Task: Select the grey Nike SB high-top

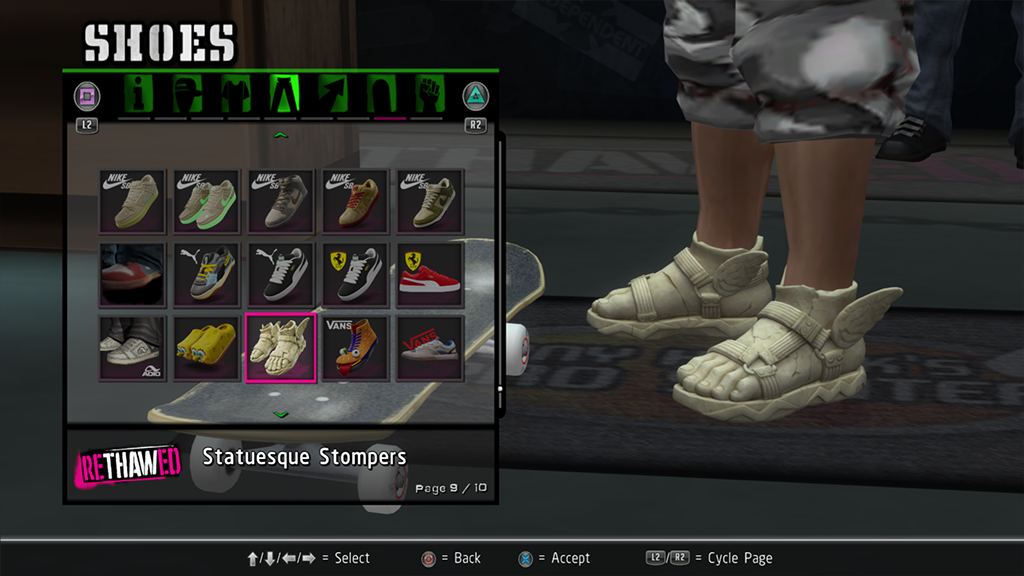Action: click(x=281, y=201)
